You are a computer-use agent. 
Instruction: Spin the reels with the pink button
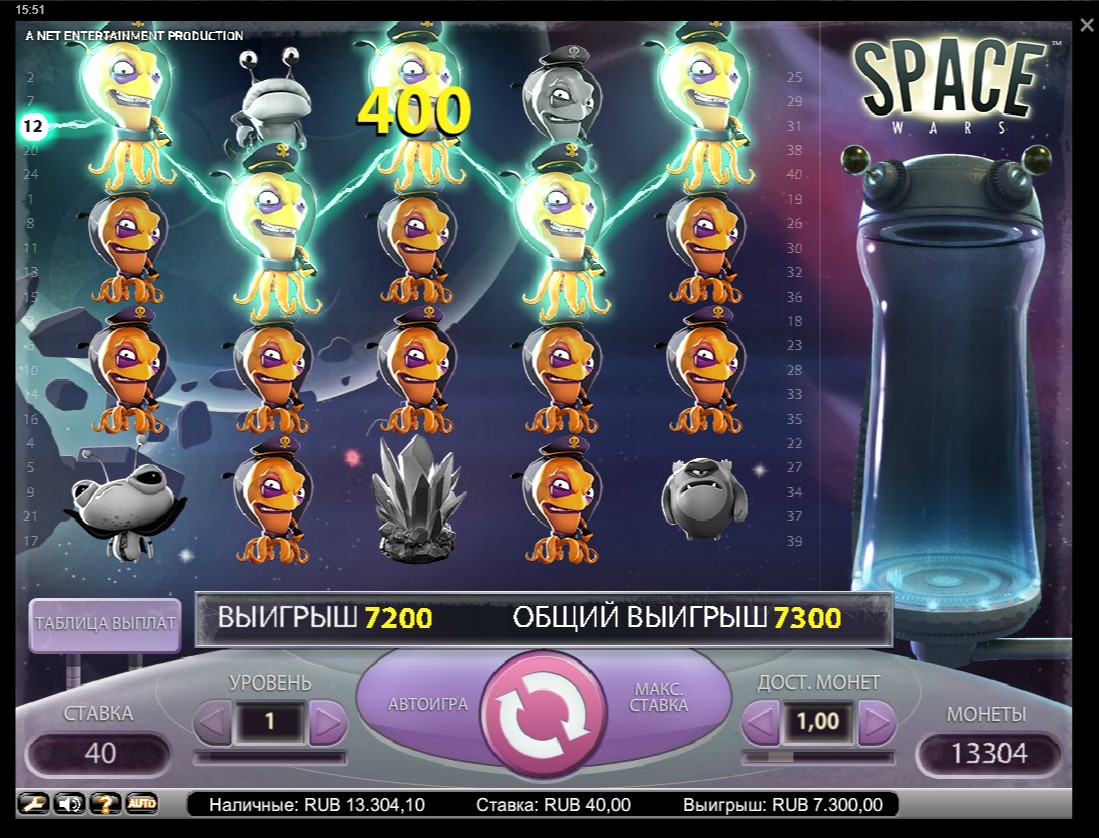point(545,712)
